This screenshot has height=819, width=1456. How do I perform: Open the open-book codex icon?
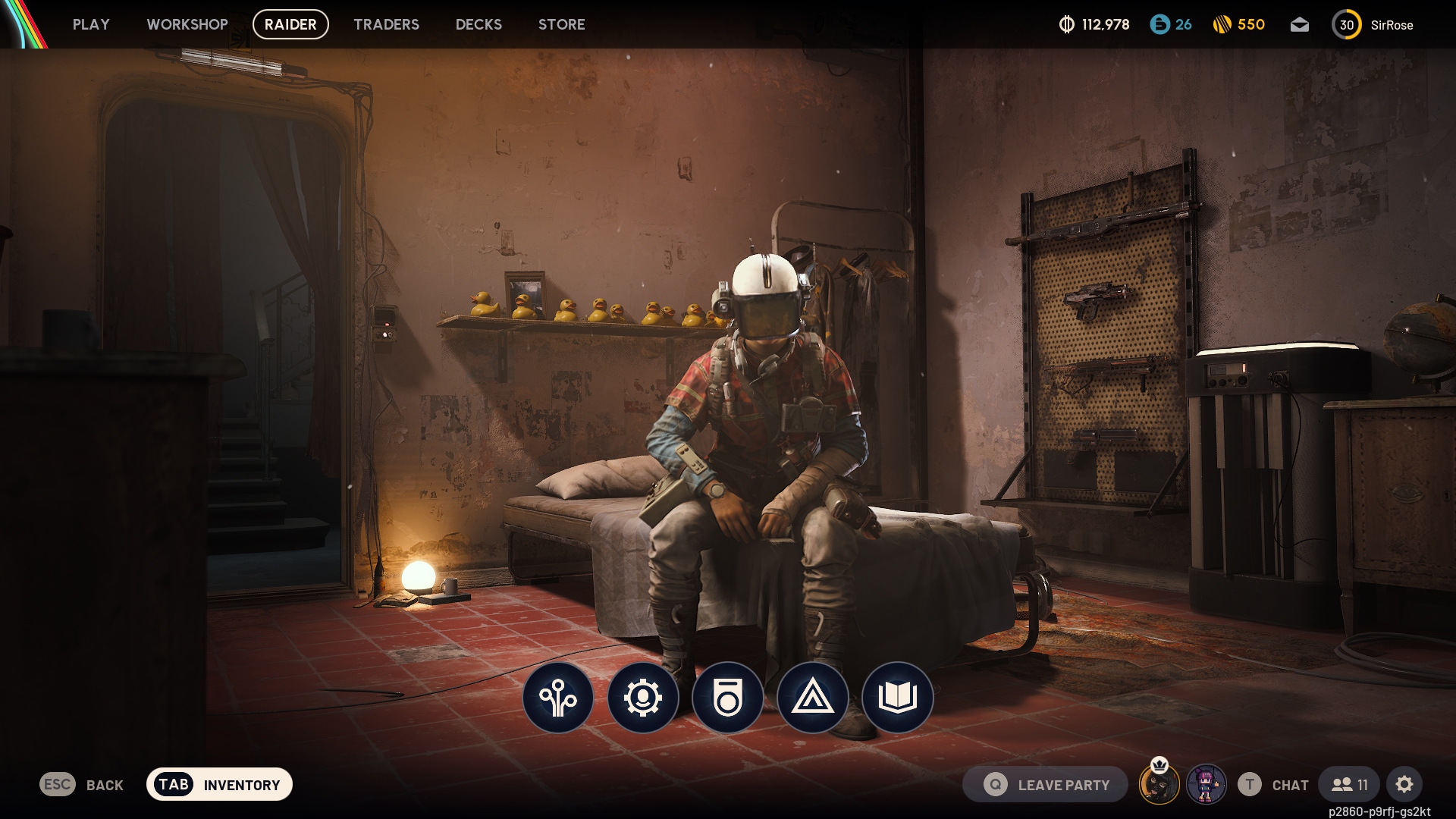point(898,698)
